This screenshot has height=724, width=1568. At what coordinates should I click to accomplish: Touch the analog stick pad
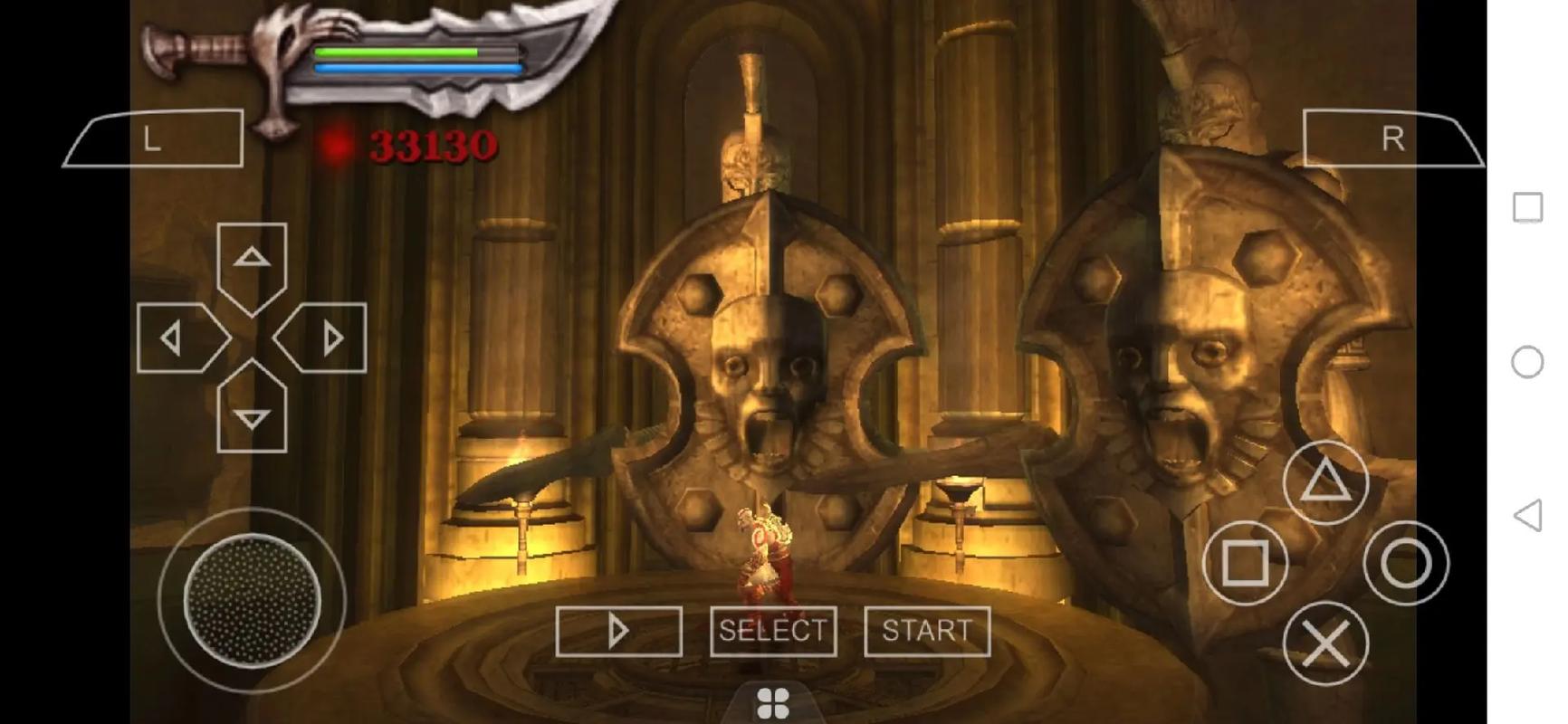click(252, 600)
